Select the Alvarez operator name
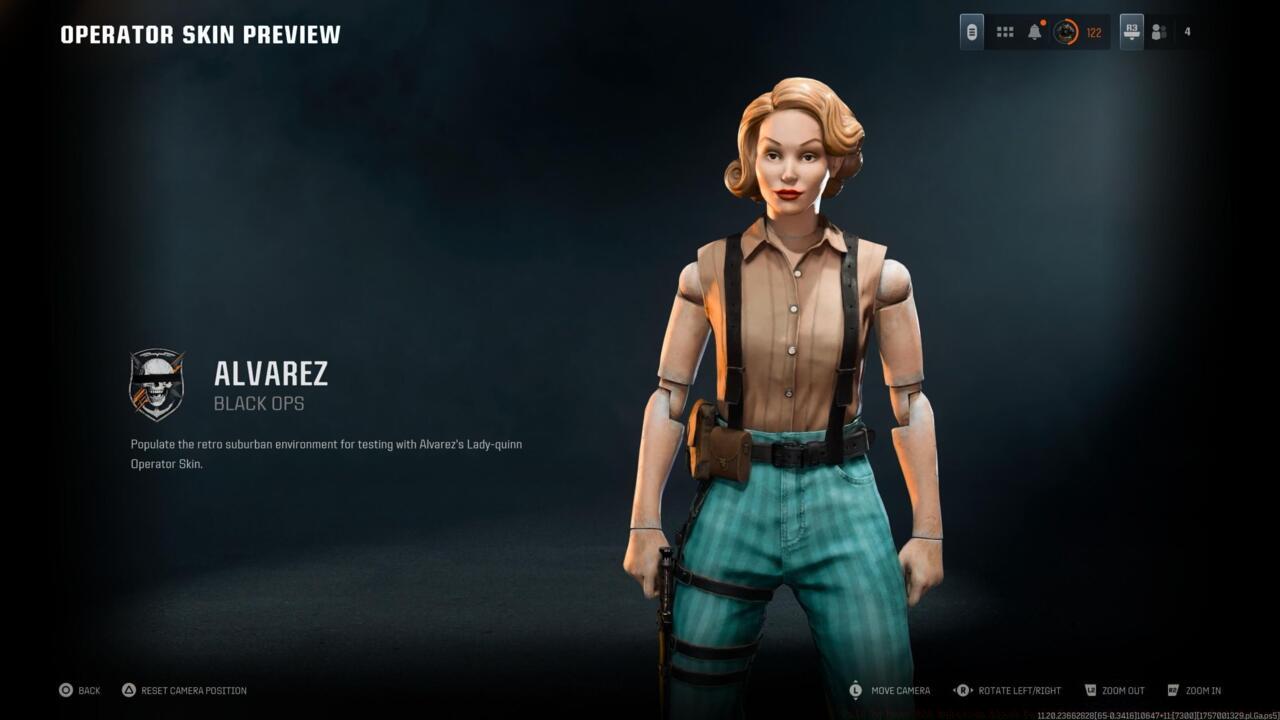The width and height of the screenshot is (1280, 720). coord(271,375)
